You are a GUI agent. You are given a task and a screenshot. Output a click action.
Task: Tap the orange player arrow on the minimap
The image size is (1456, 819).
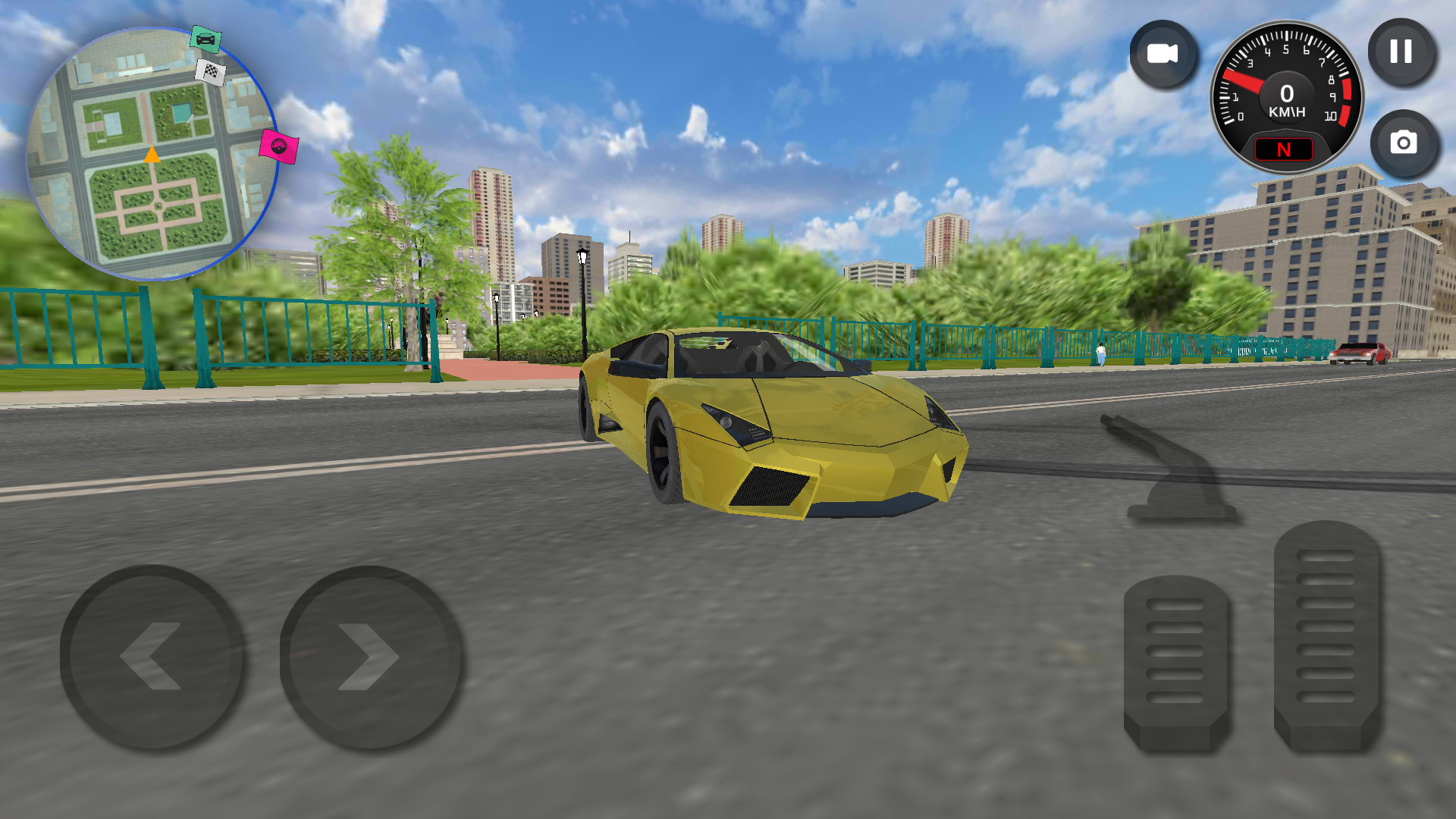pyautogui.click(x=152, y=155)
